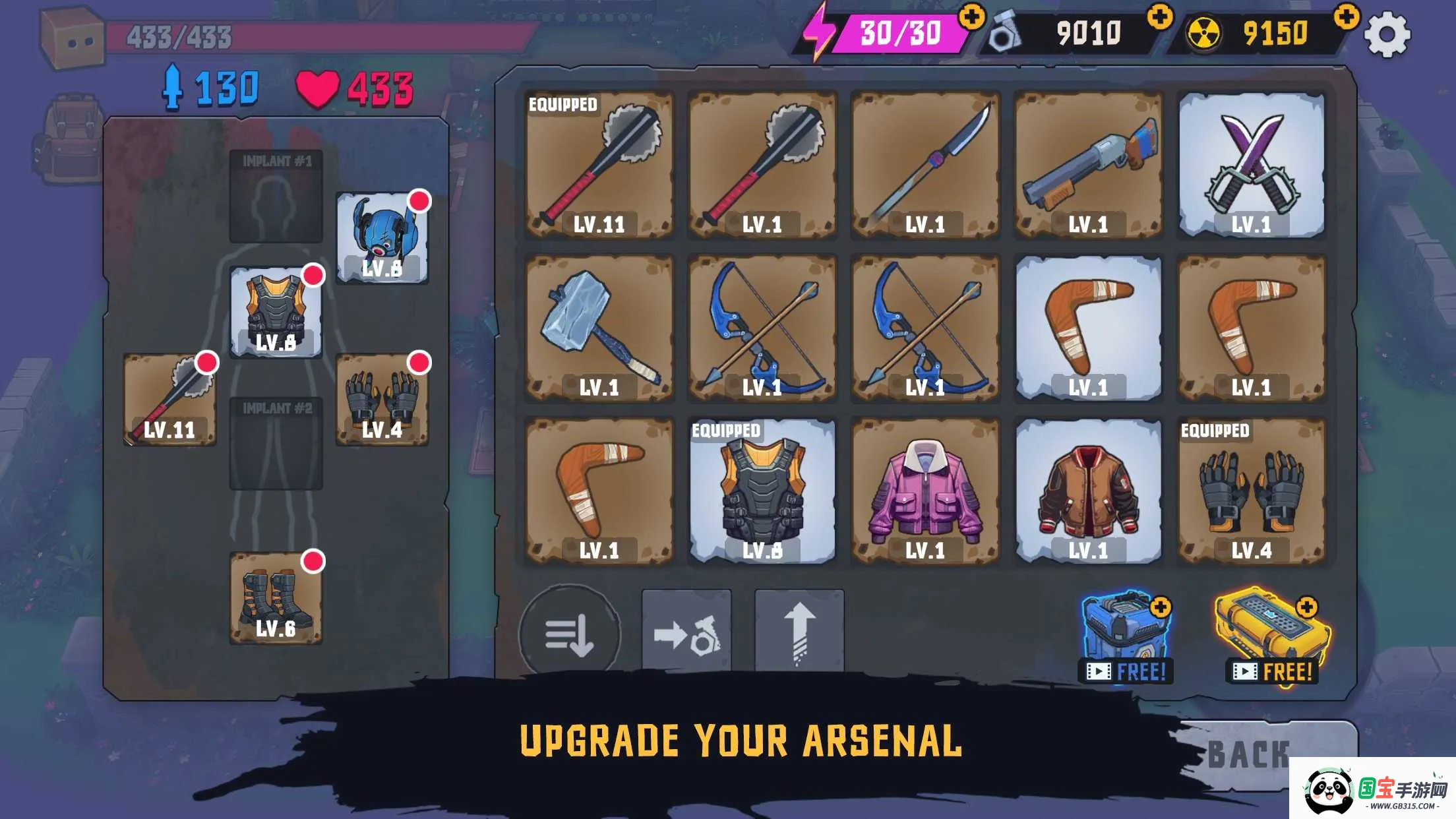Select the pink jacket armor
1456x819 pixels.
[925, 491]
